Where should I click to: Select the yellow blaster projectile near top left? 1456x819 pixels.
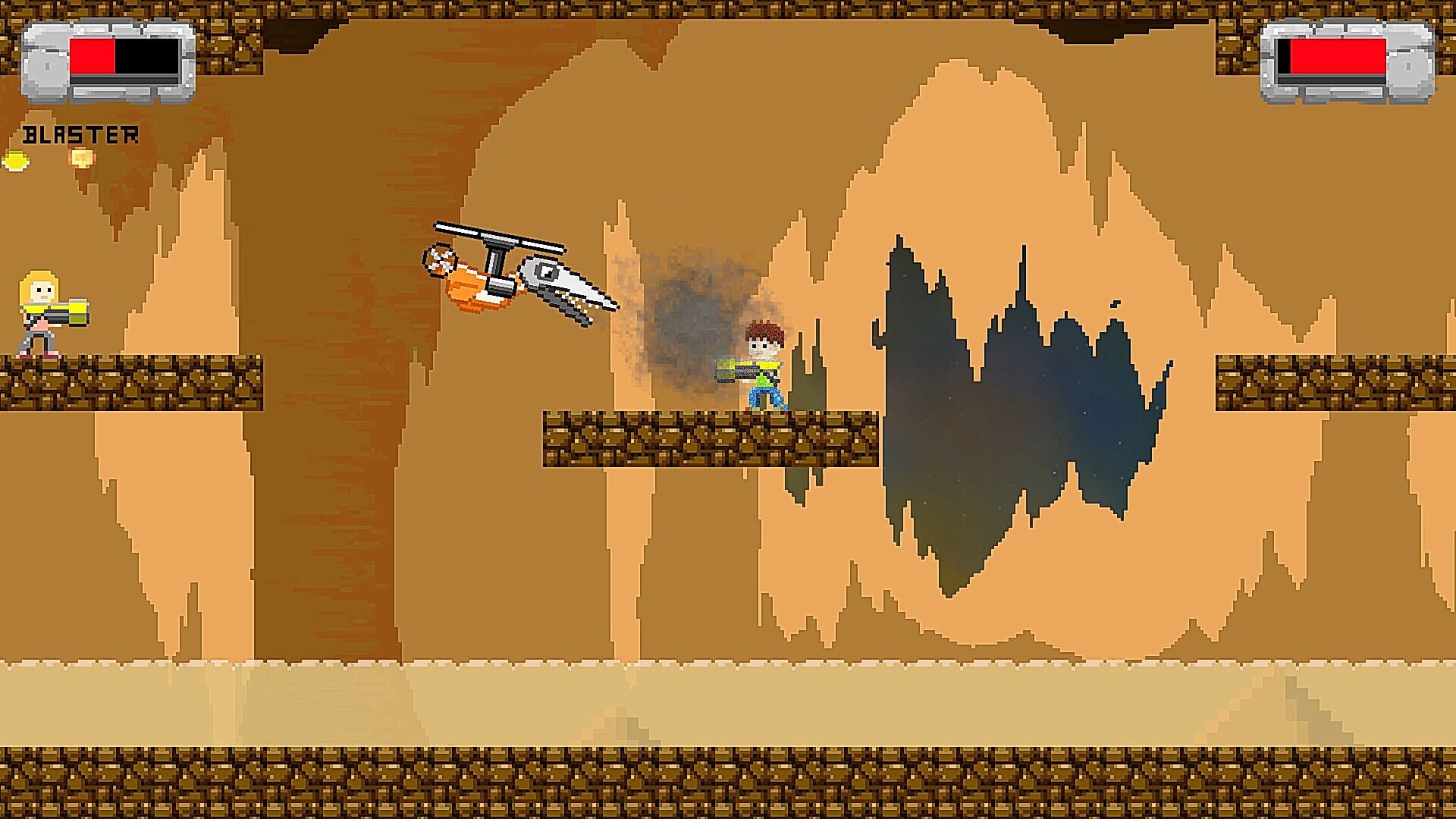click(x=17, y=161)
